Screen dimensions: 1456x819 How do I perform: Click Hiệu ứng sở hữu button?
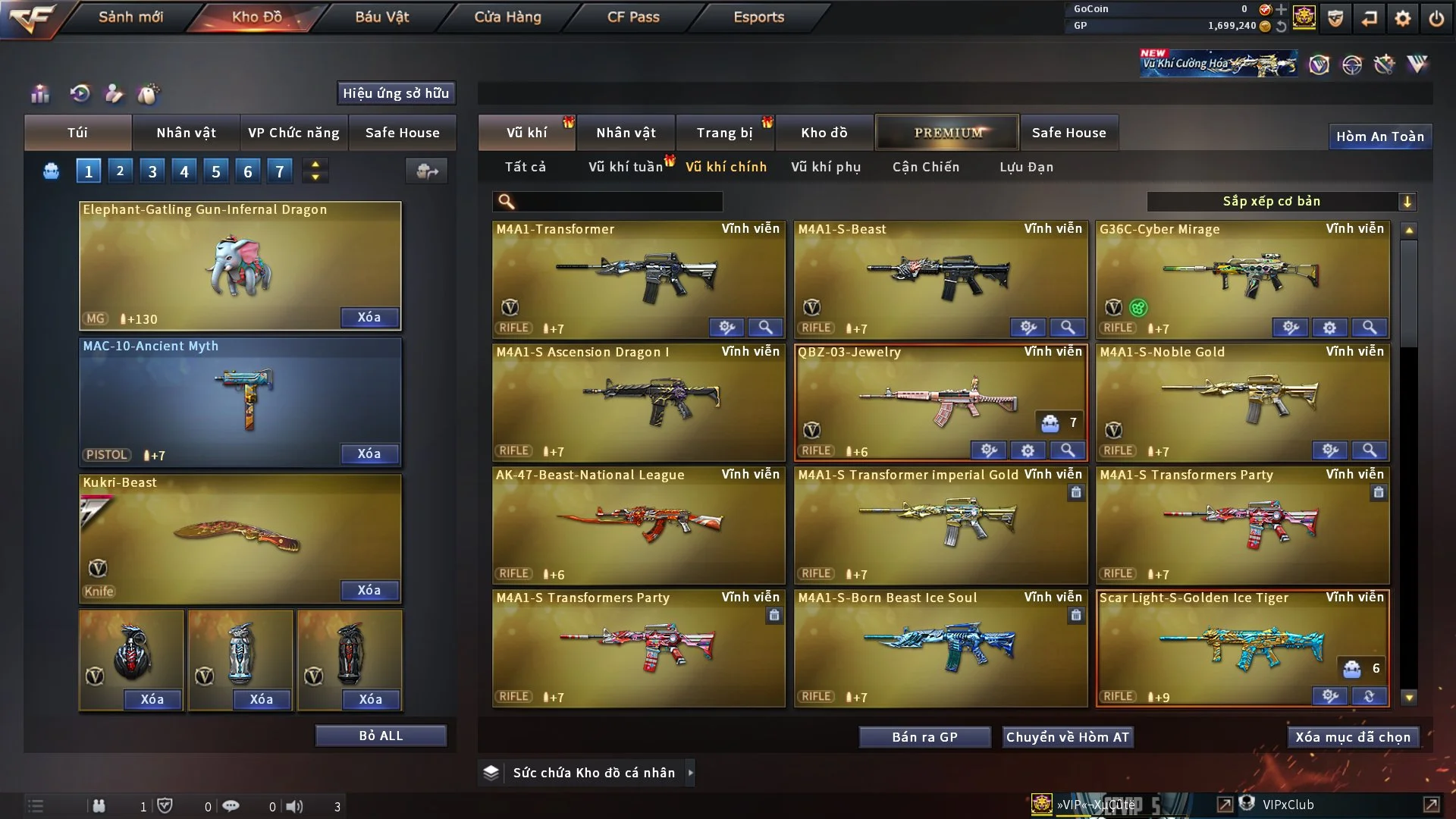[x=396, y=93]
